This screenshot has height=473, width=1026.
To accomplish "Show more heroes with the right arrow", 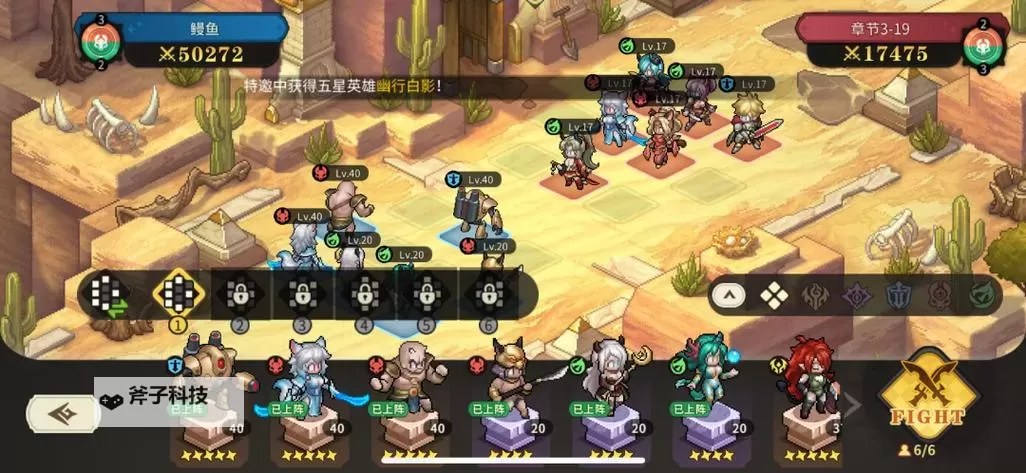I will click(x=853, y=405).
